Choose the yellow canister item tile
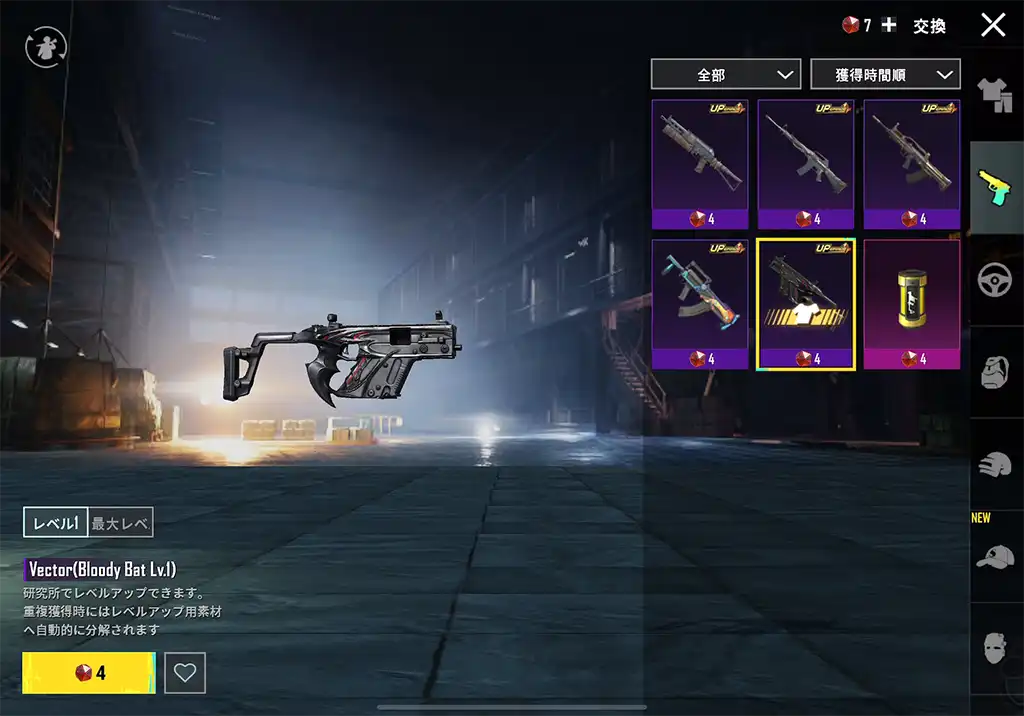1024x716 pixels. coord(911,304)
